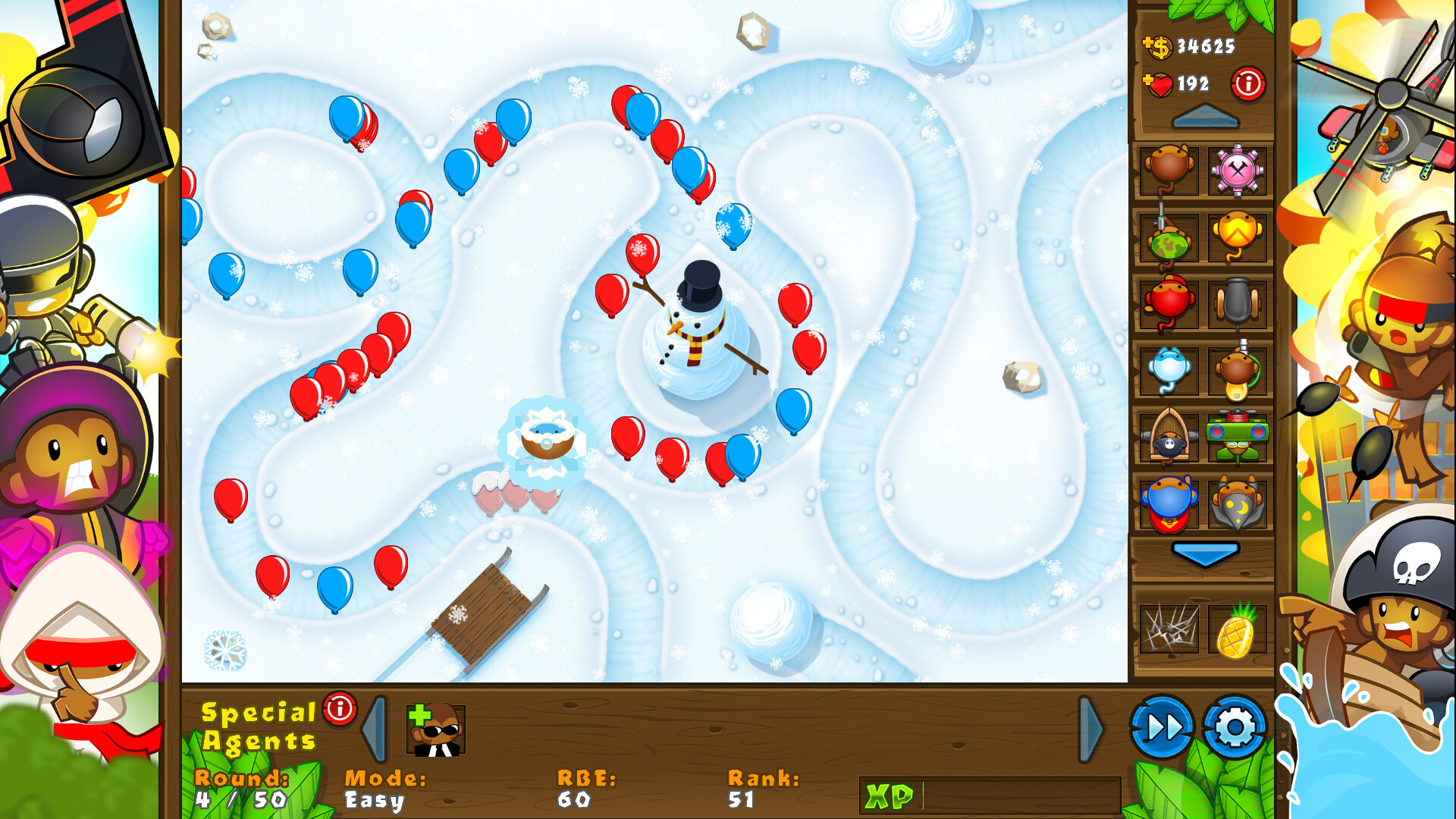Pick the Sniper Monkey tower
The image size is (1456, 819).
click(x=1168, y=237)
